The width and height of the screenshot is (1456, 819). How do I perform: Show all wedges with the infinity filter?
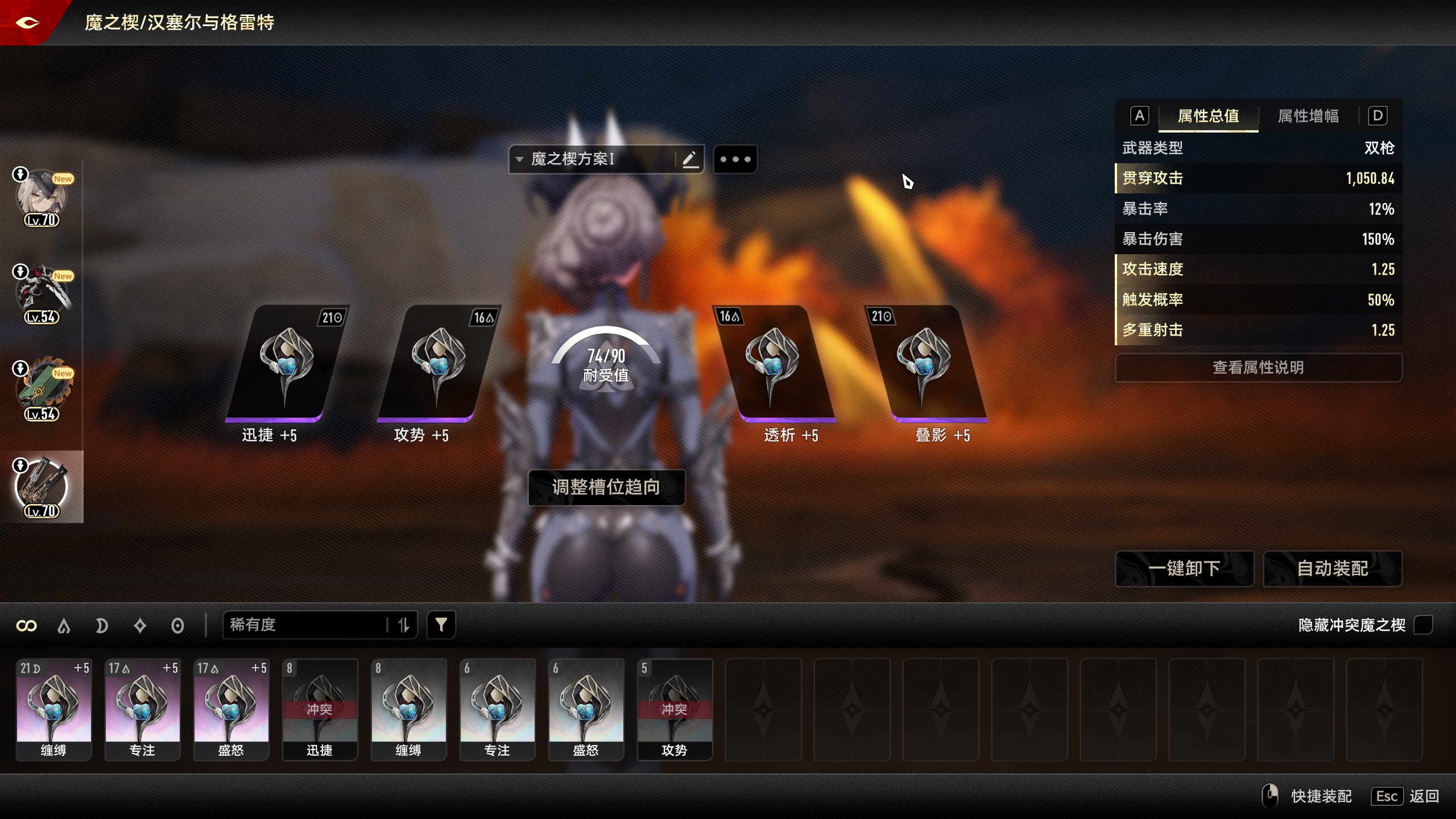point(27,626)
